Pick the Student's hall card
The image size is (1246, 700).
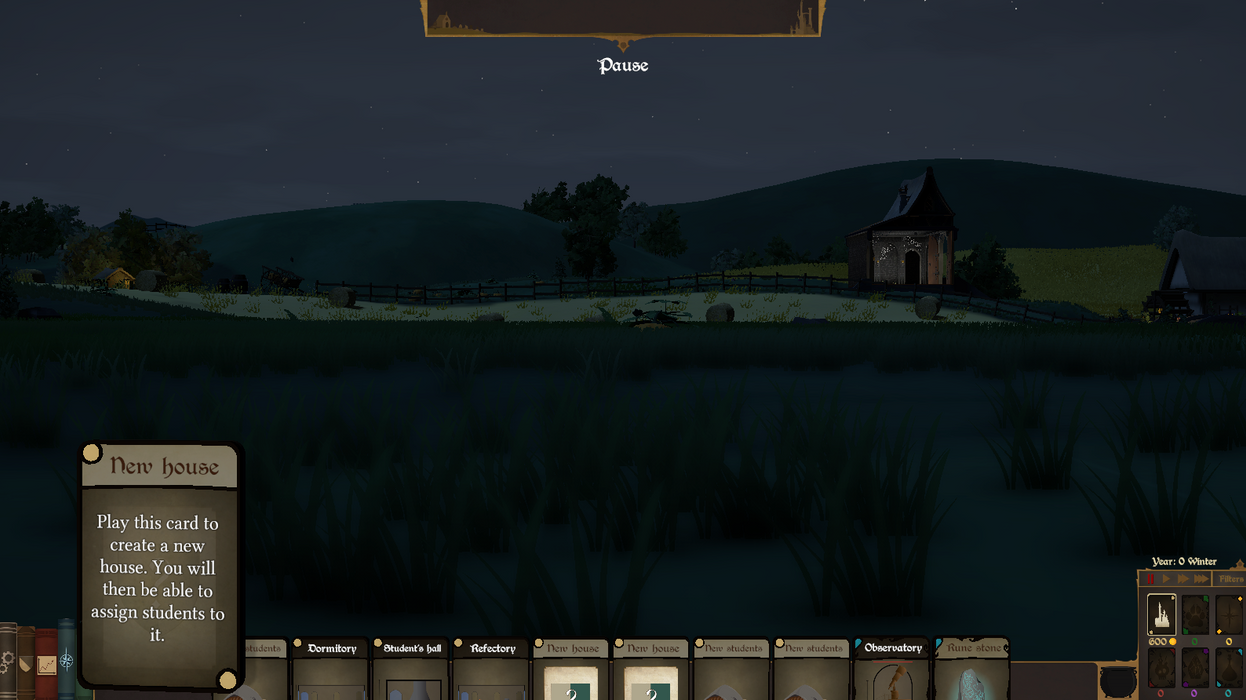point(412,668)
